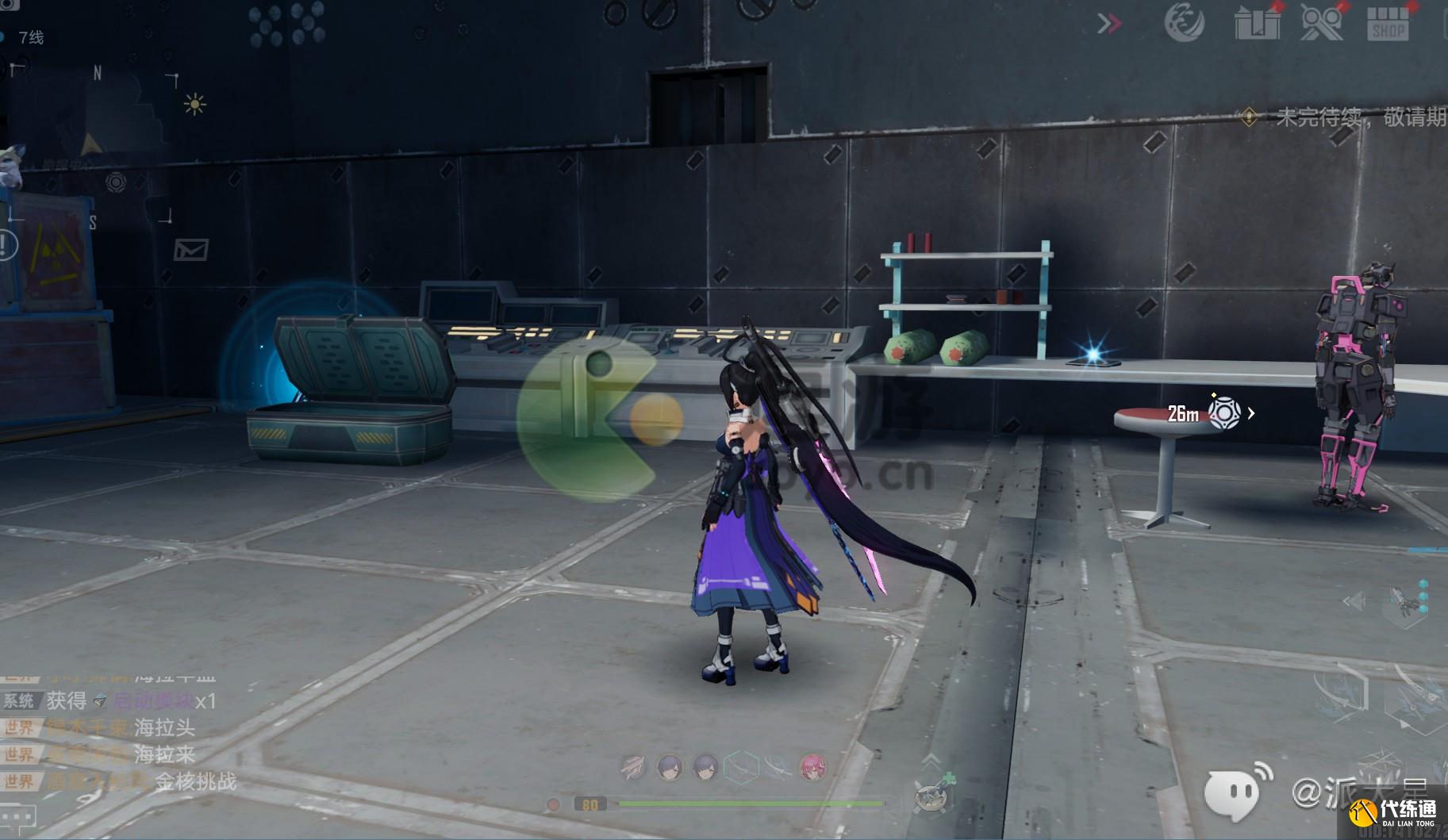
Task: Open the world chat message log
Action: pyautogui.click(x=119, y=740)
